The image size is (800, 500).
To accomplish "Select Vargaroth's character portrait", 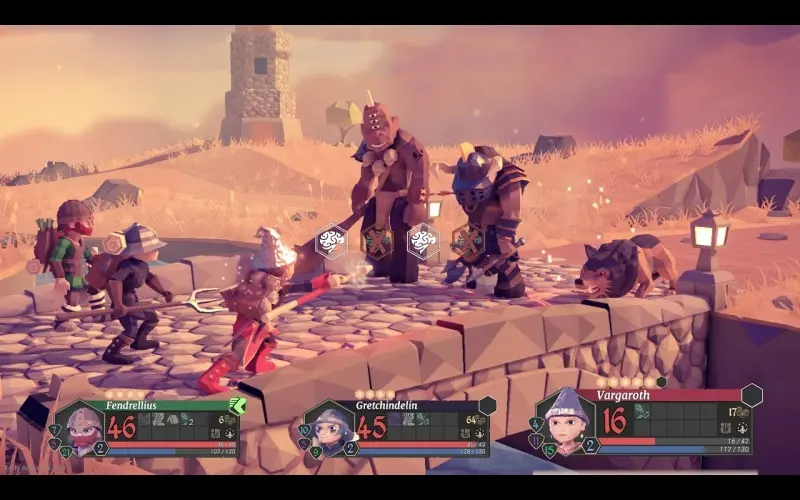I will click(x=565, y=418).
